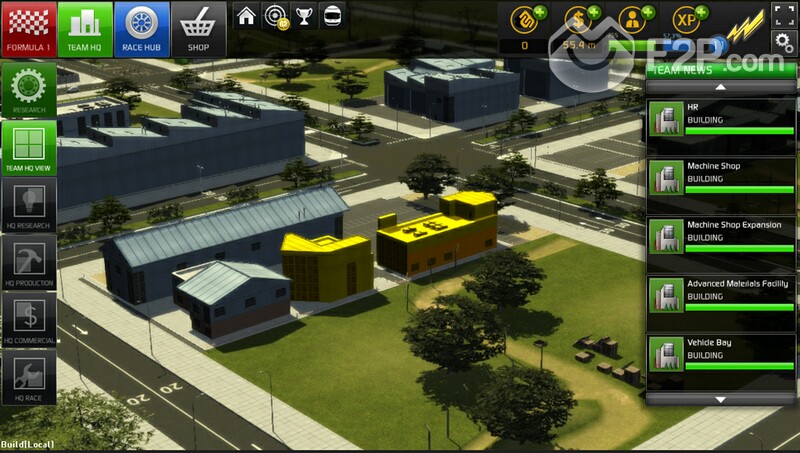Image resolution: width=800 pixels, height=453 pixels.
Task: Open the settings gear
Action: tap(784, 40)
